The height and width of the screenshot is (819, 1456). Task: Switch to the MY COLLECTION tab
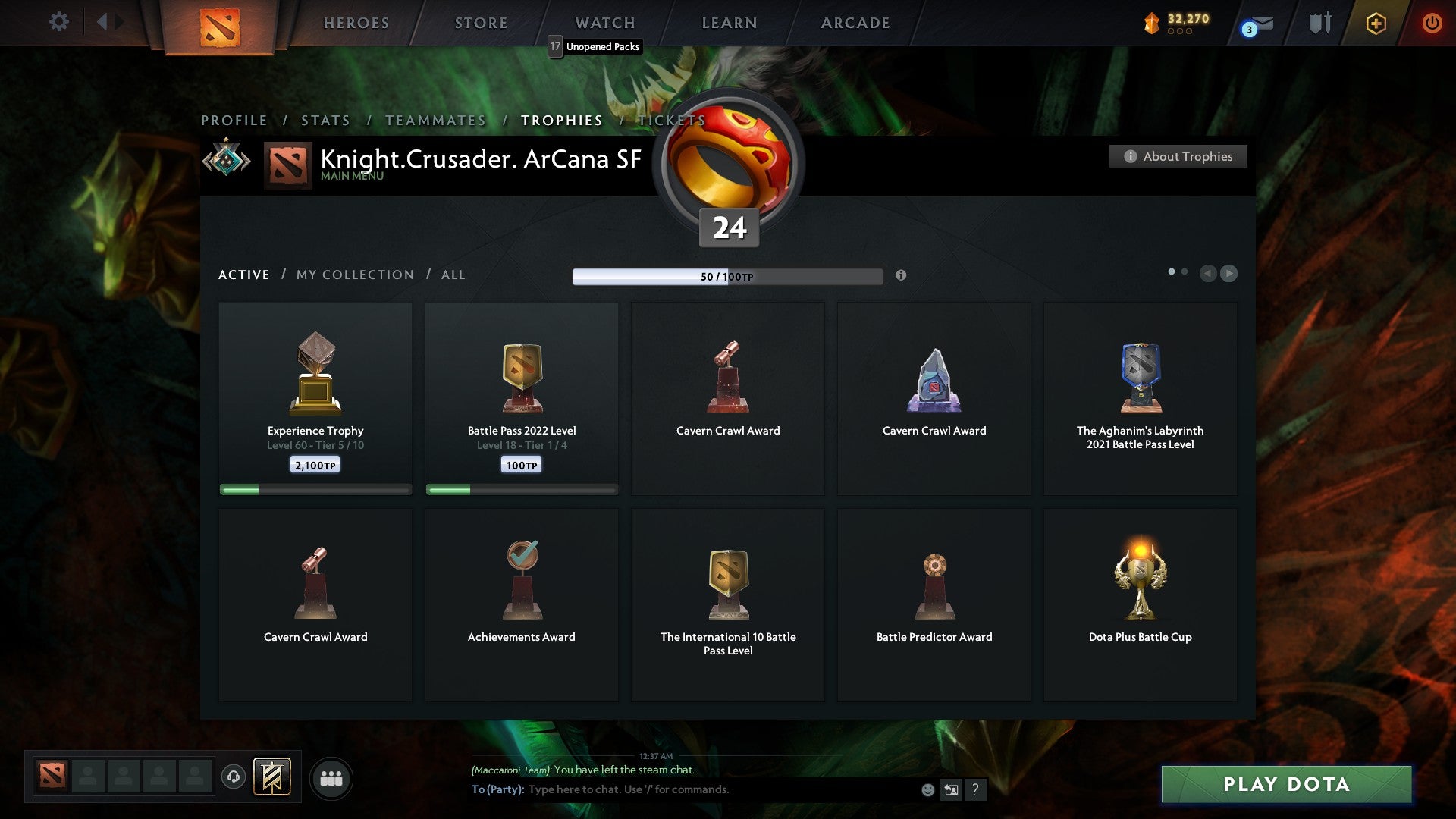(354, 275)
